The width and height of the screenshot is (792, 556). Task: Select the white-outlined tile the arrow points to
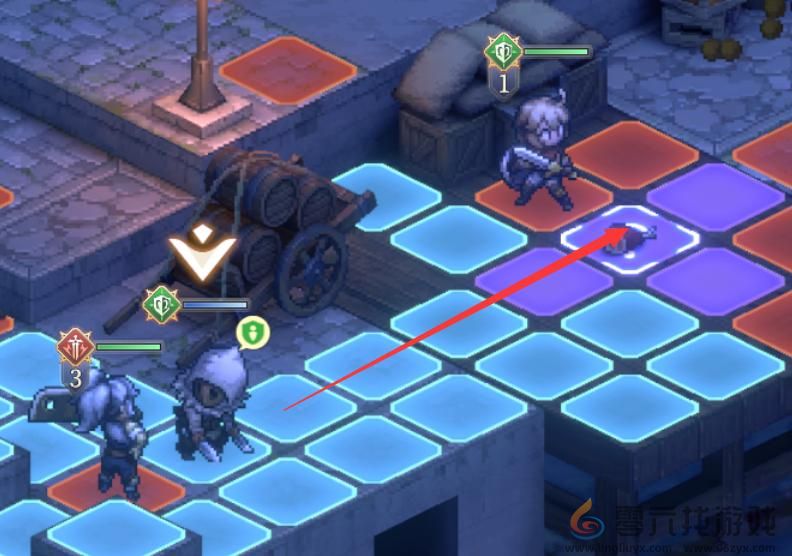pyautogui.click(x=631, y=237)
